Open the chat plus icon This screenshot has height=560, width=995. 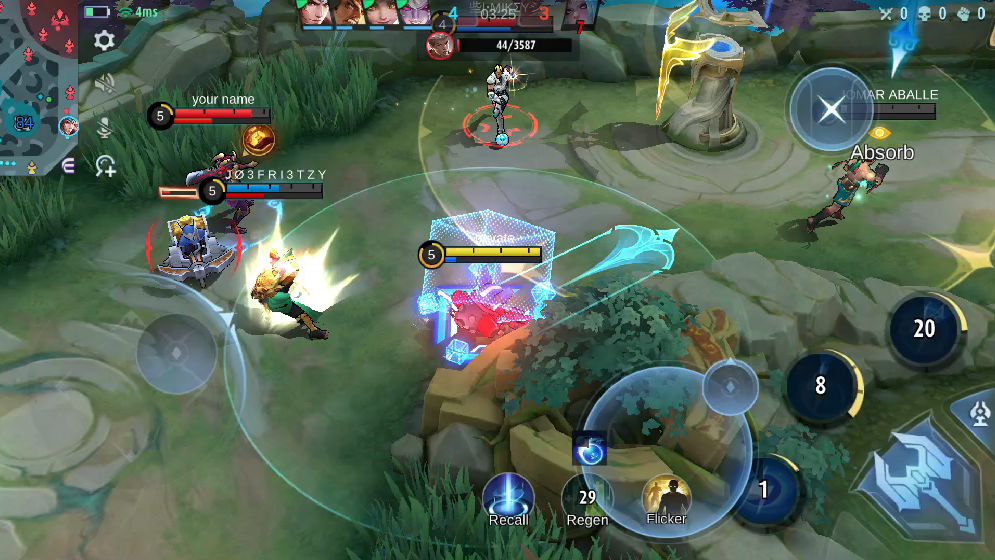[105, 166]
